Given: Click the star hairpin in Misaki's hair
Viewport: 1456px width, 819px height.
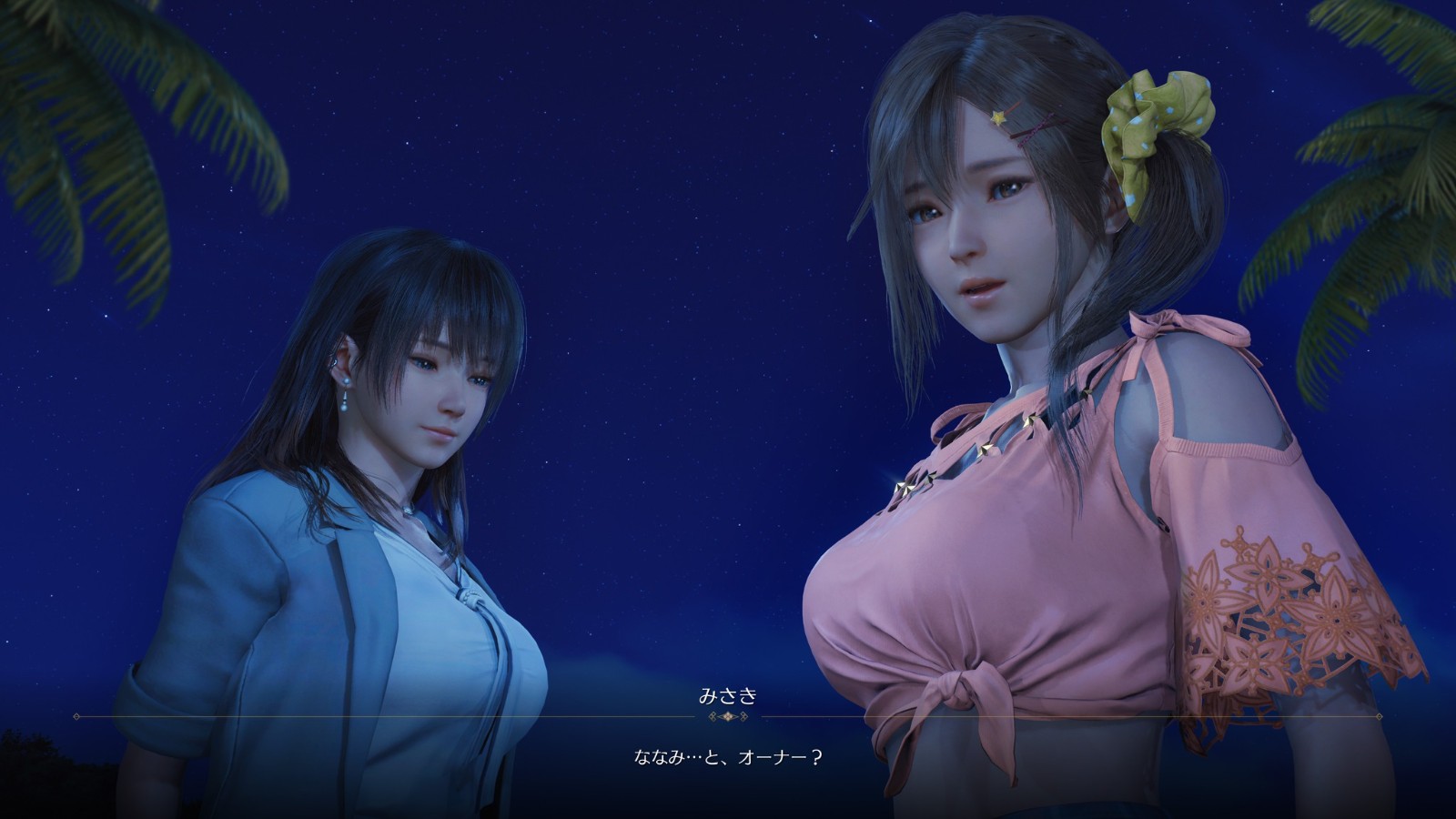Looking at the screenshot, I should click(x=996, y=118).
